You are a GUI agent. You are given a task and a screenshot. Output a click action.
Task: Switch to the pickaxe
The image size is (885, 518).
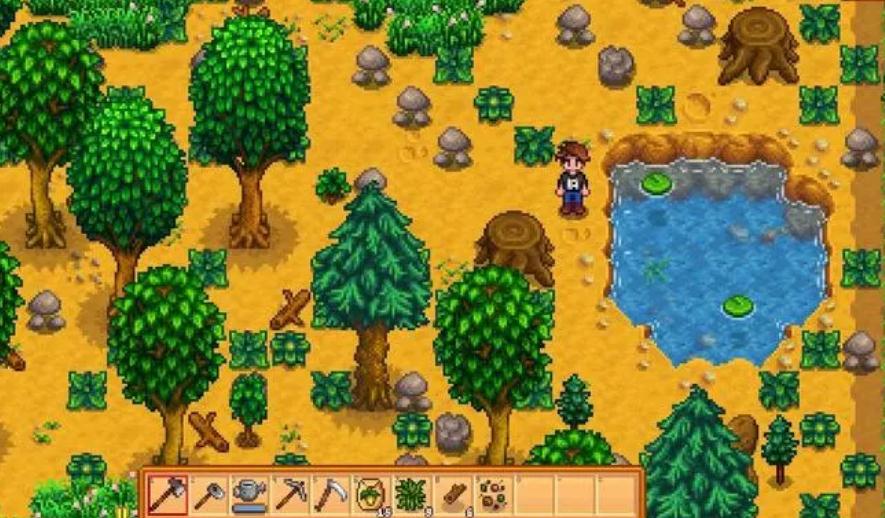click(290, 494)
